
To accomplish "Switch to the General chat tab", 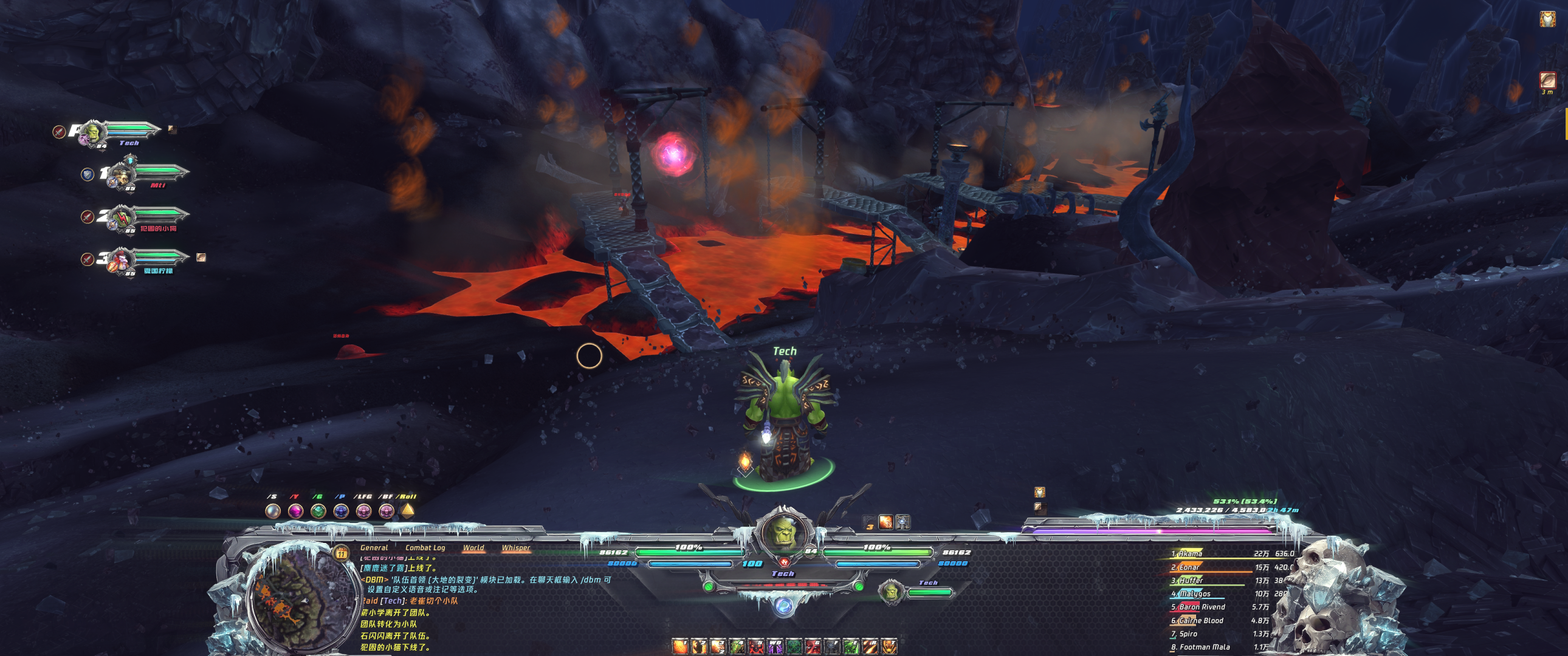I will coord(374,548).
